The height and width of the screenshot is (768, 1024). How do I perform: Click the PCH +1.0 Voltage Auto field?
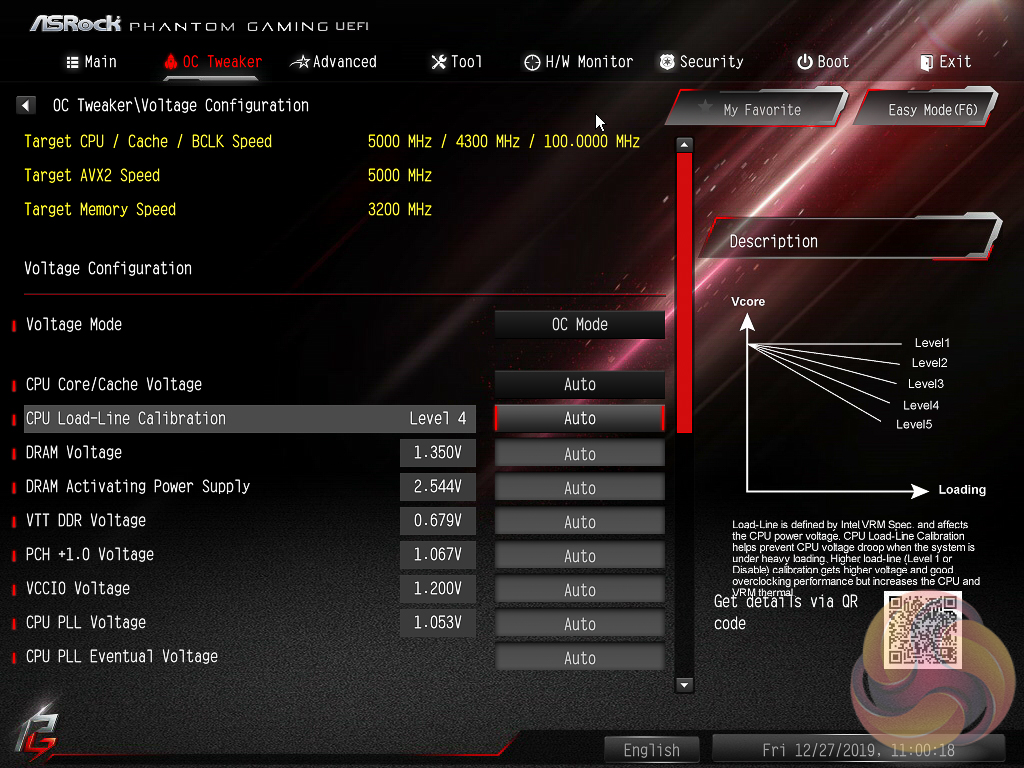click(x=580, y=556)
